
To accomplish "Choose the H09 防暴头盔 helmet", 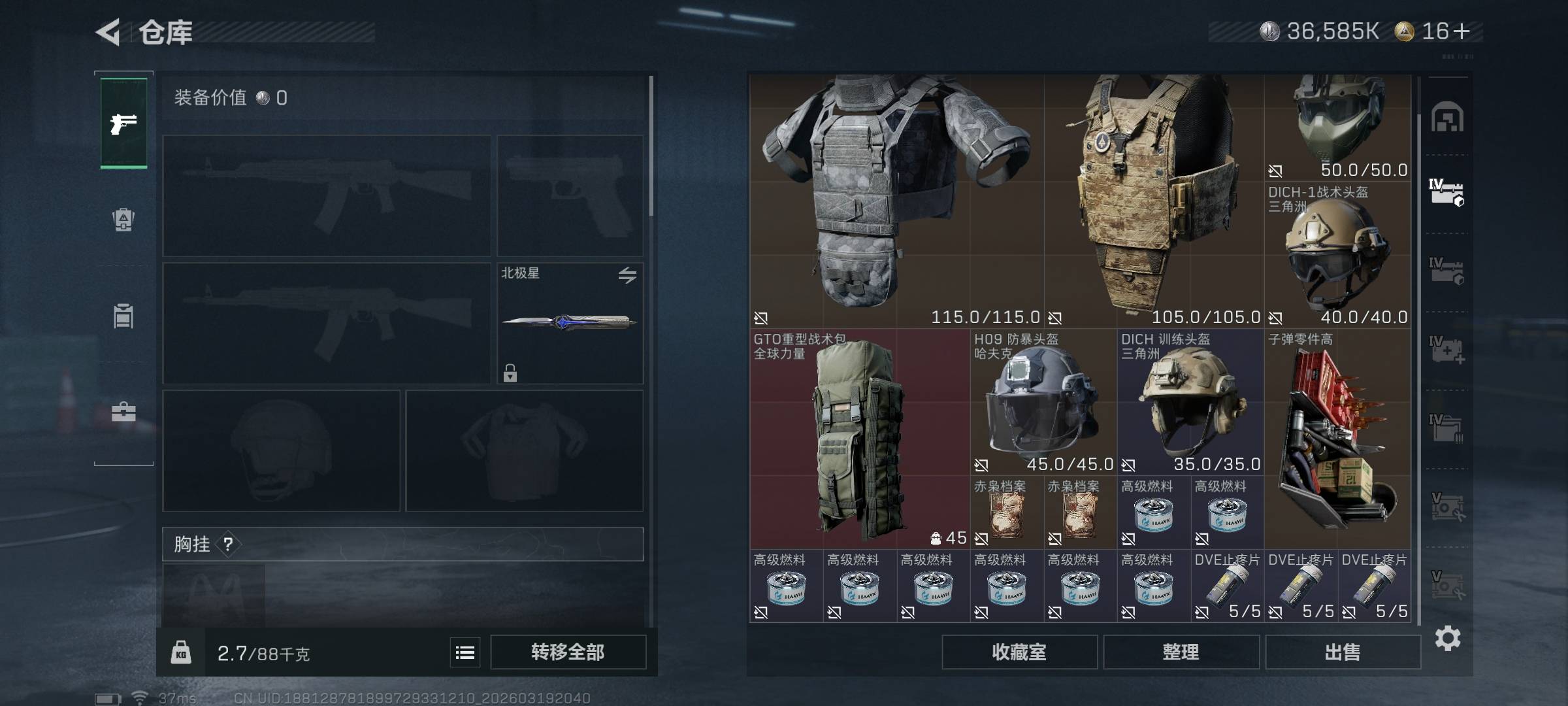I will (1043, 401).
